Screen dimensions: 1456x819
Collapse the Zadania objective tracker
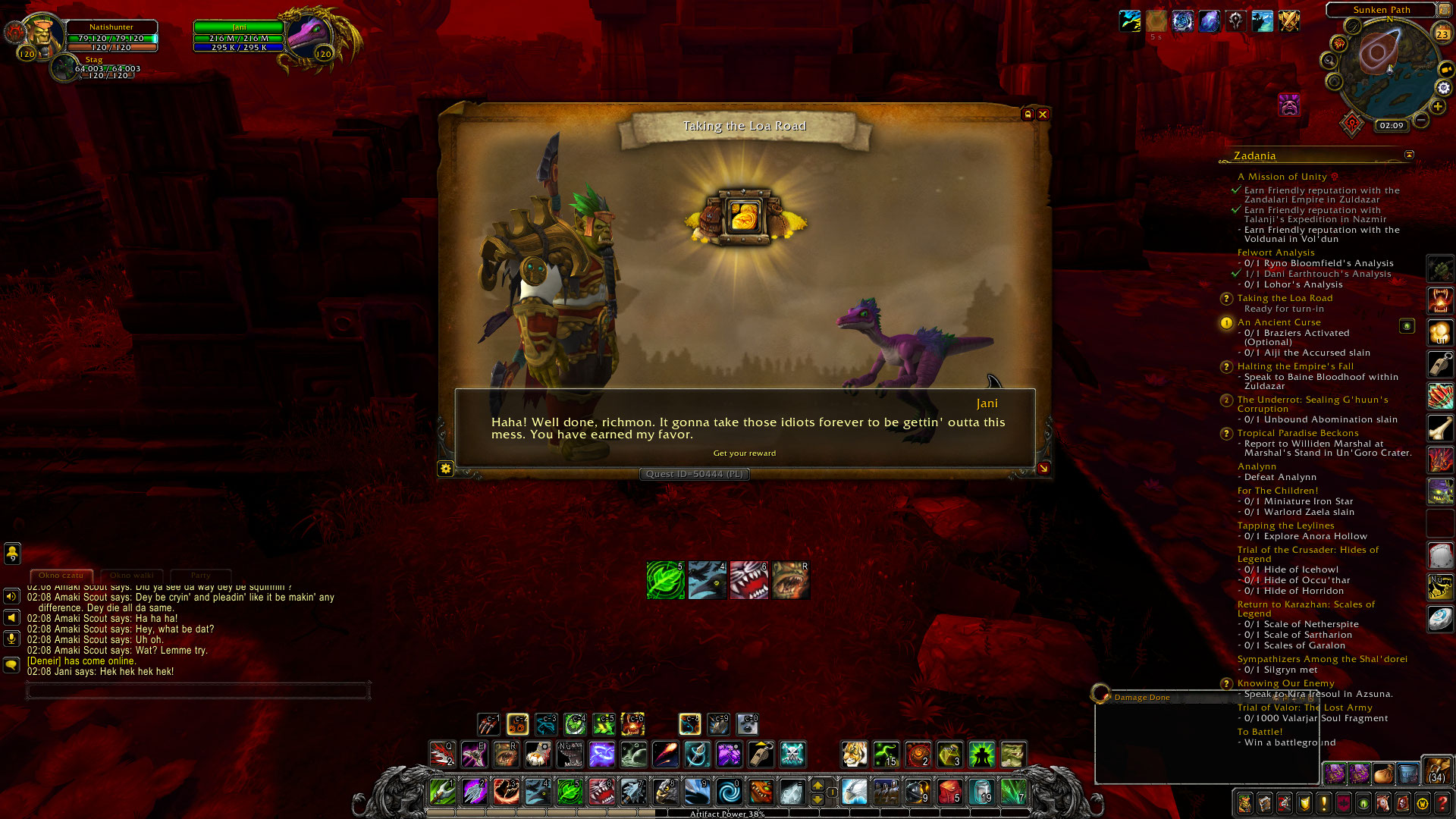tap(1408, 154)
